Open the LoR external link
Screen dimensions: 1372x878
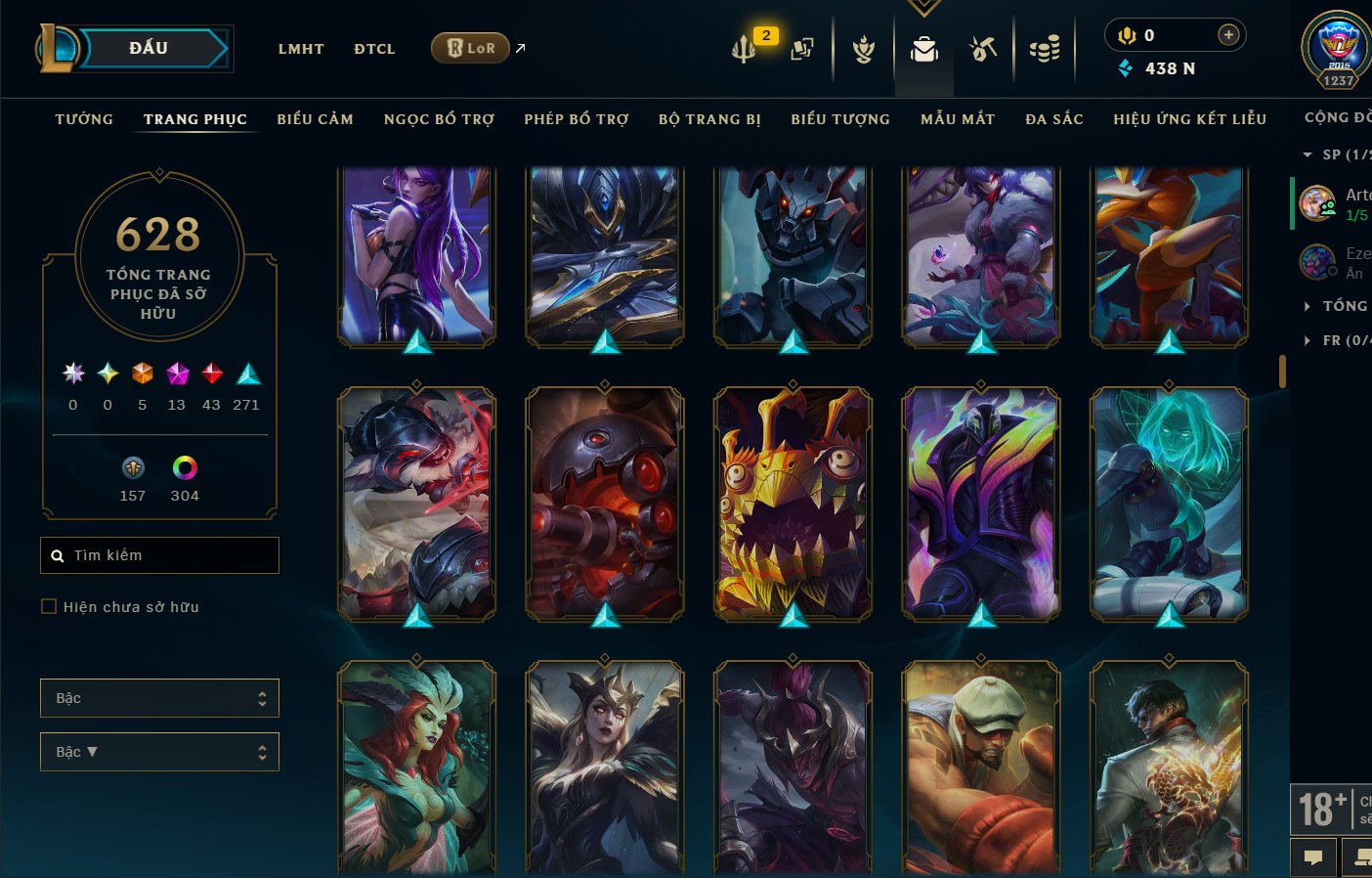click(472, 48)
